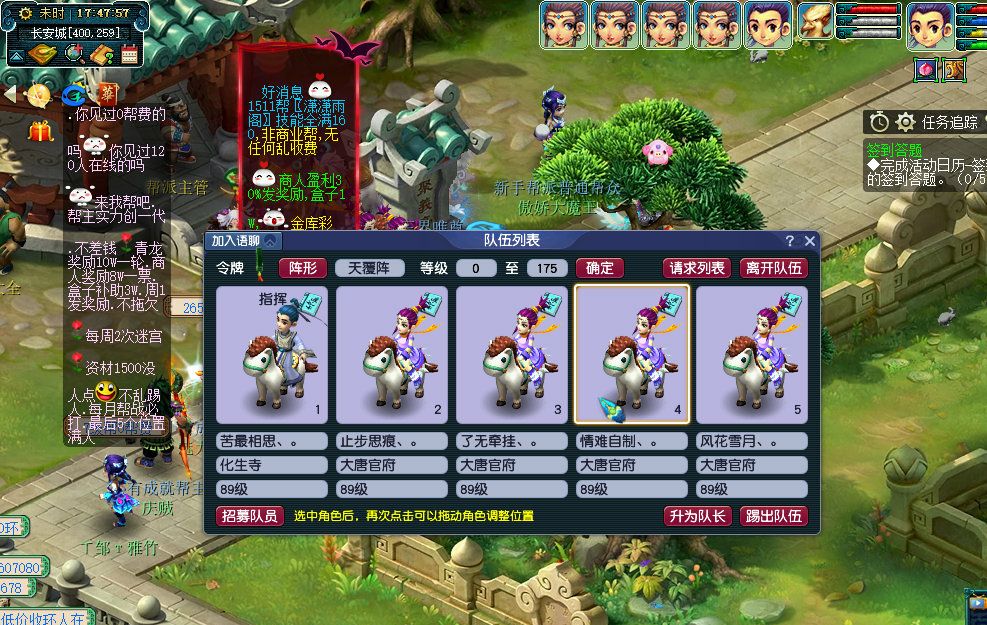Confirm the level range with 确定

(600, 268)
